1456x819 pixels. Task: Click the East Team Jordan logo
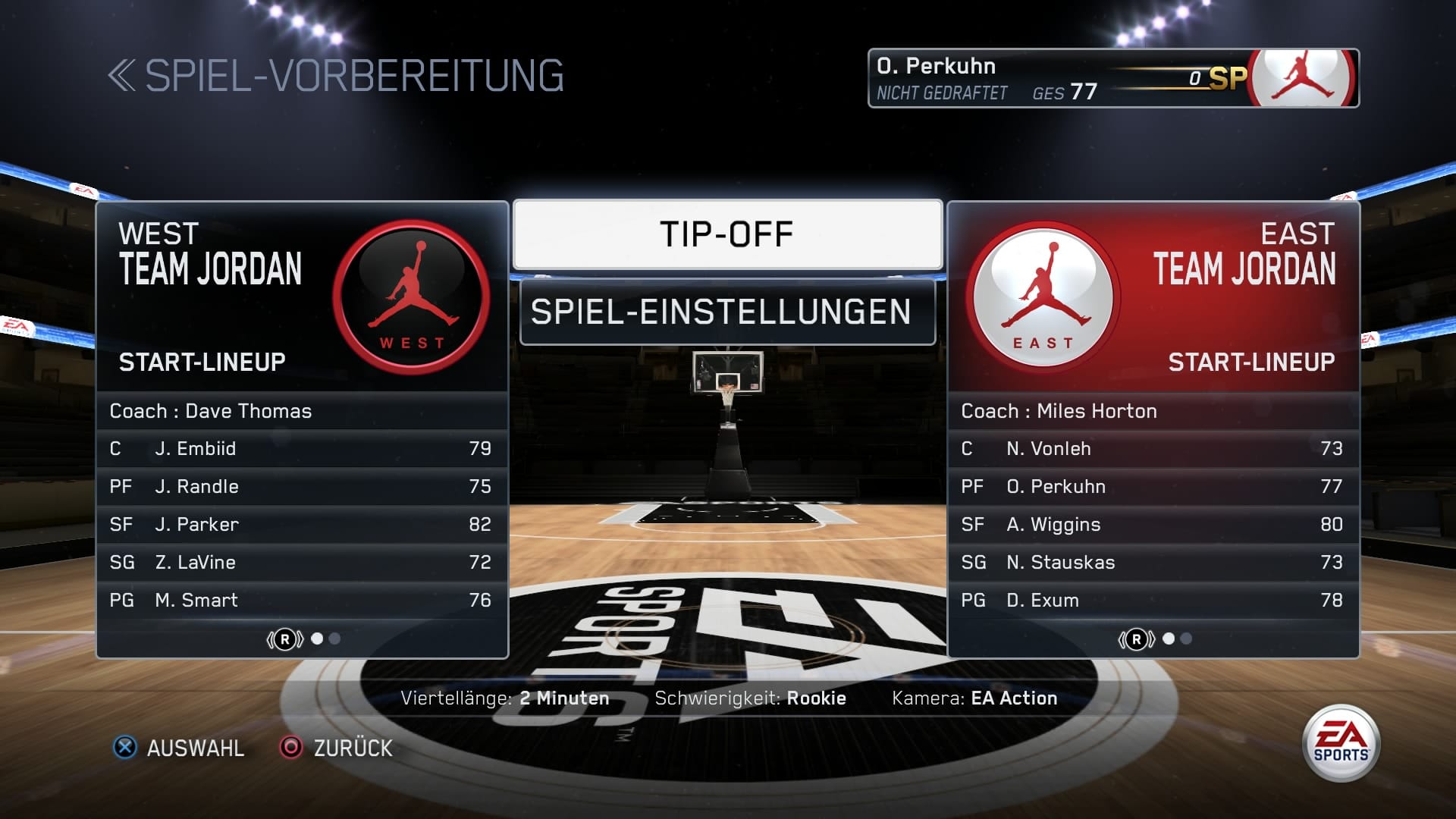(x=1043, y=297)
